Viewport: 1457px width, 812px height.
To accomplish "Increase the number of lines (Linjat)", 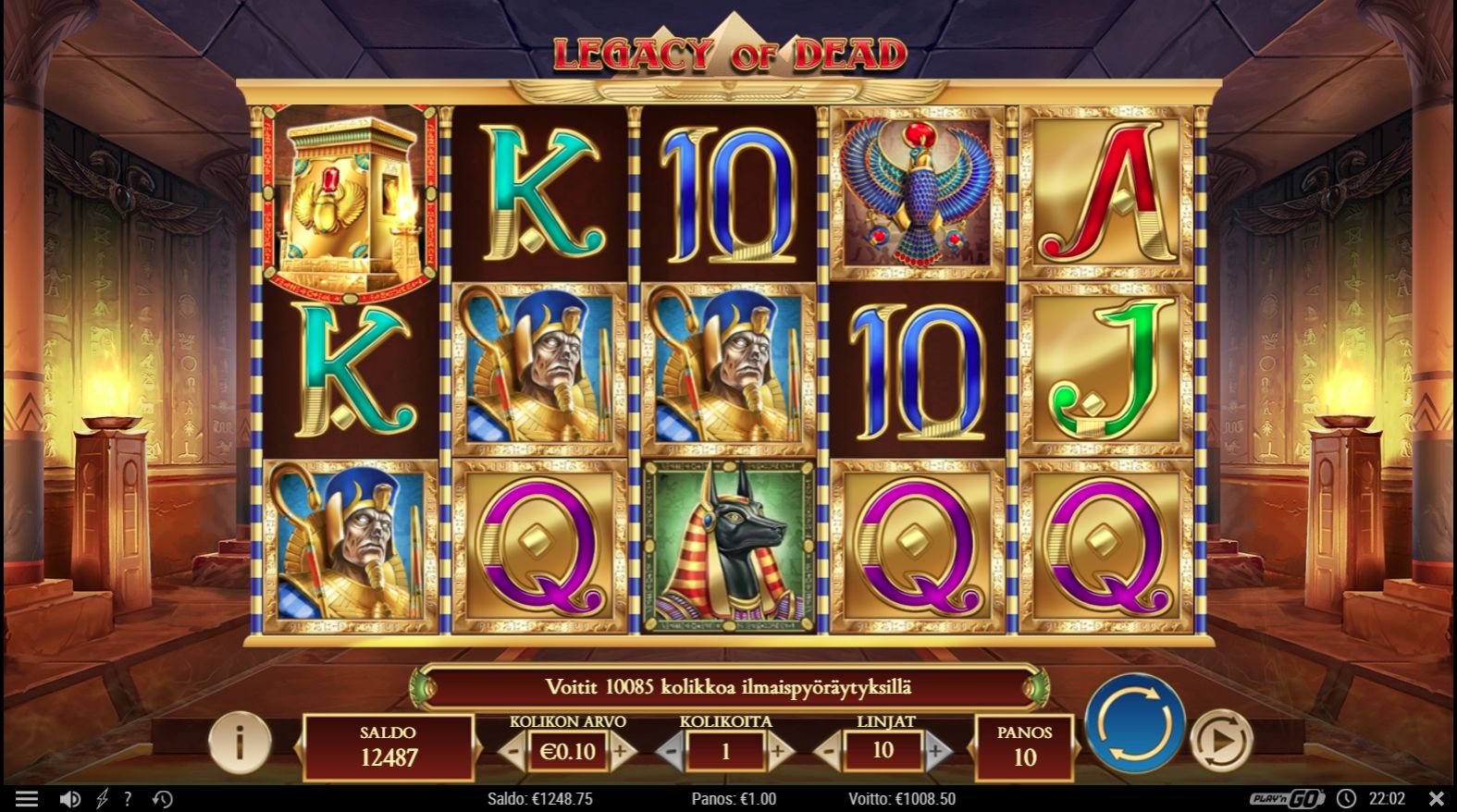I will (x=936, y=751).
